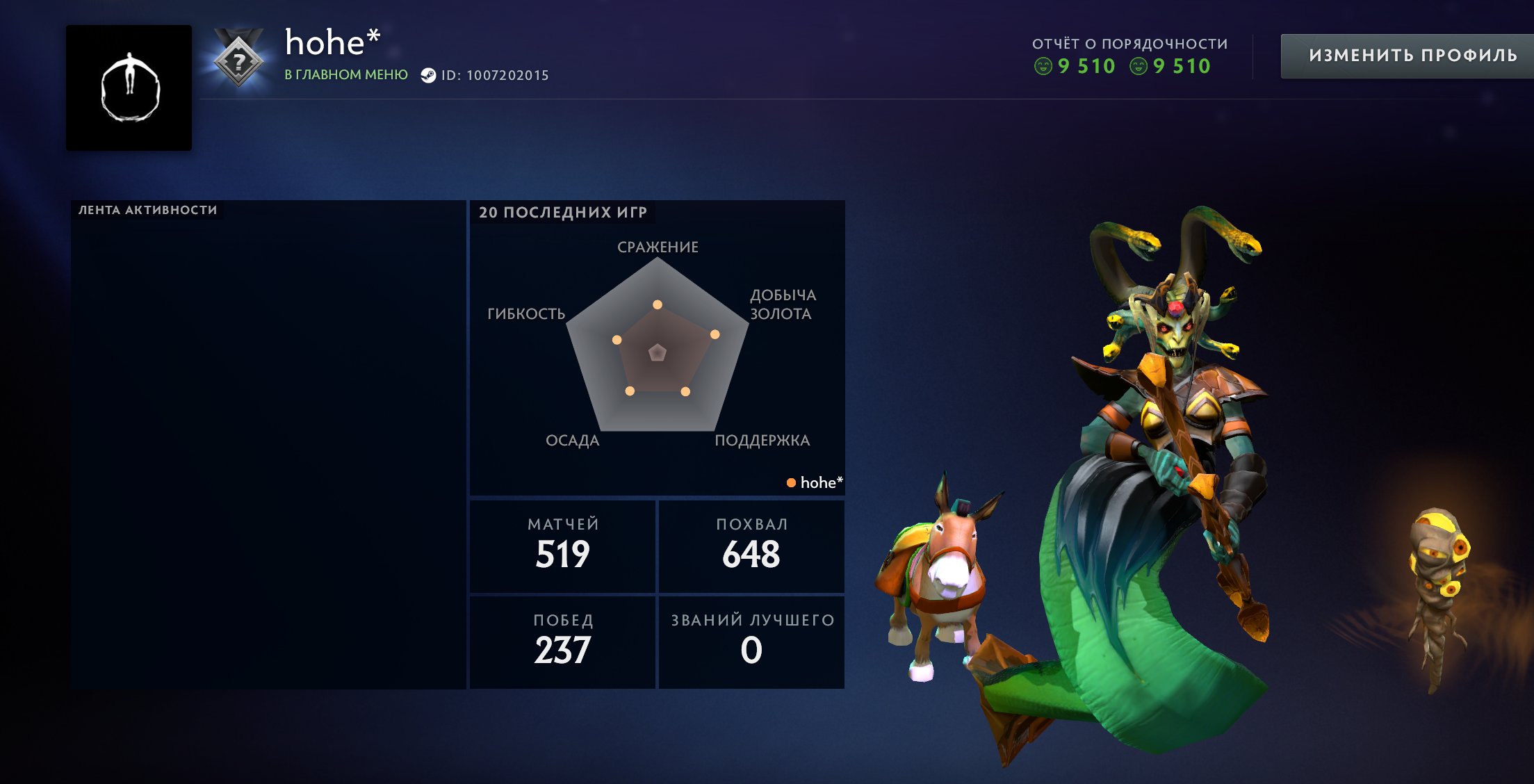This screenshot has width=1534, height=784.
Task: Click the Изменить профиль button
Action: click(1411, 56)
